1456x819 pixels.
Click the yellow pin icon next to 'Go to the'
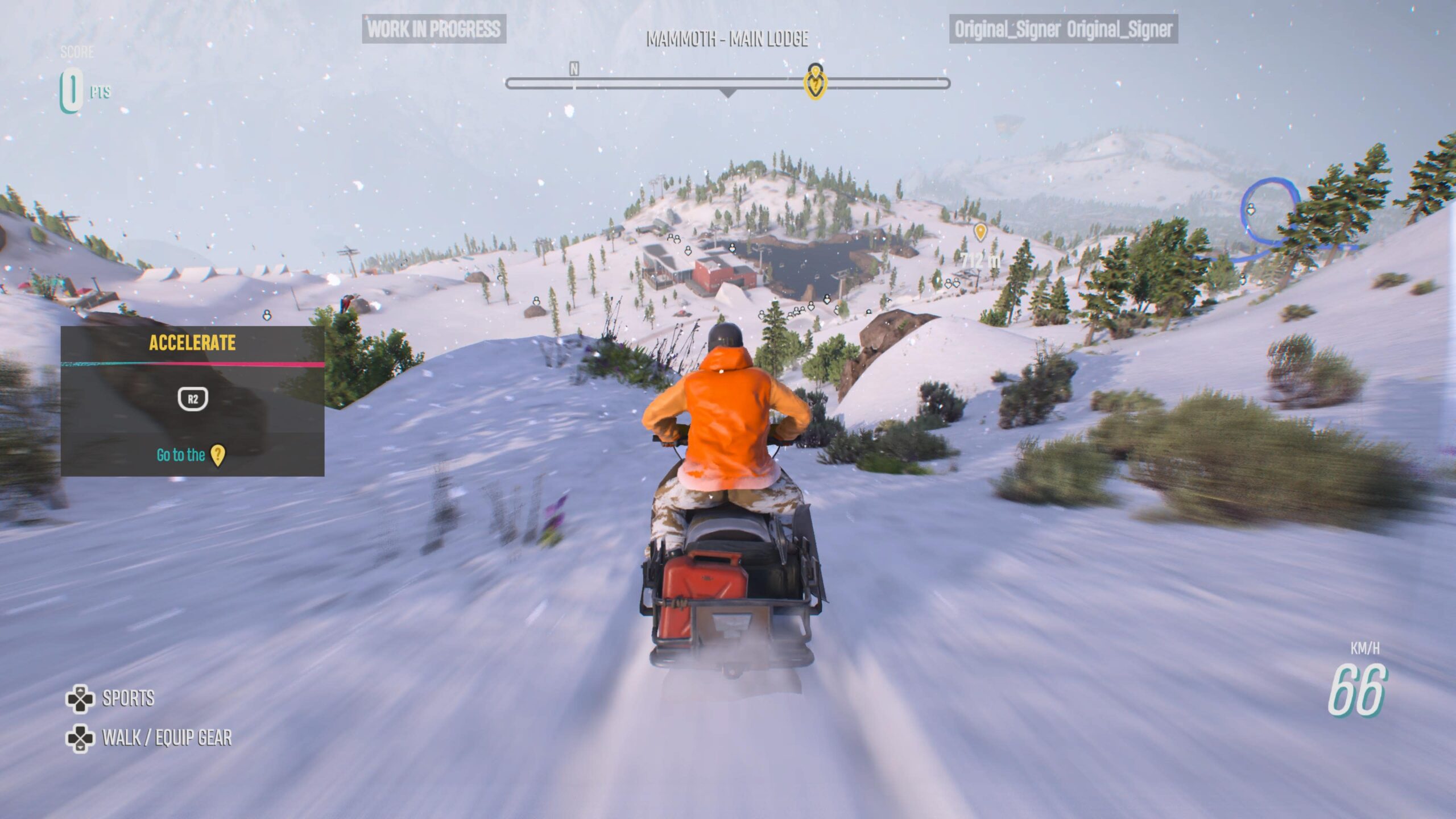[218, 456]
